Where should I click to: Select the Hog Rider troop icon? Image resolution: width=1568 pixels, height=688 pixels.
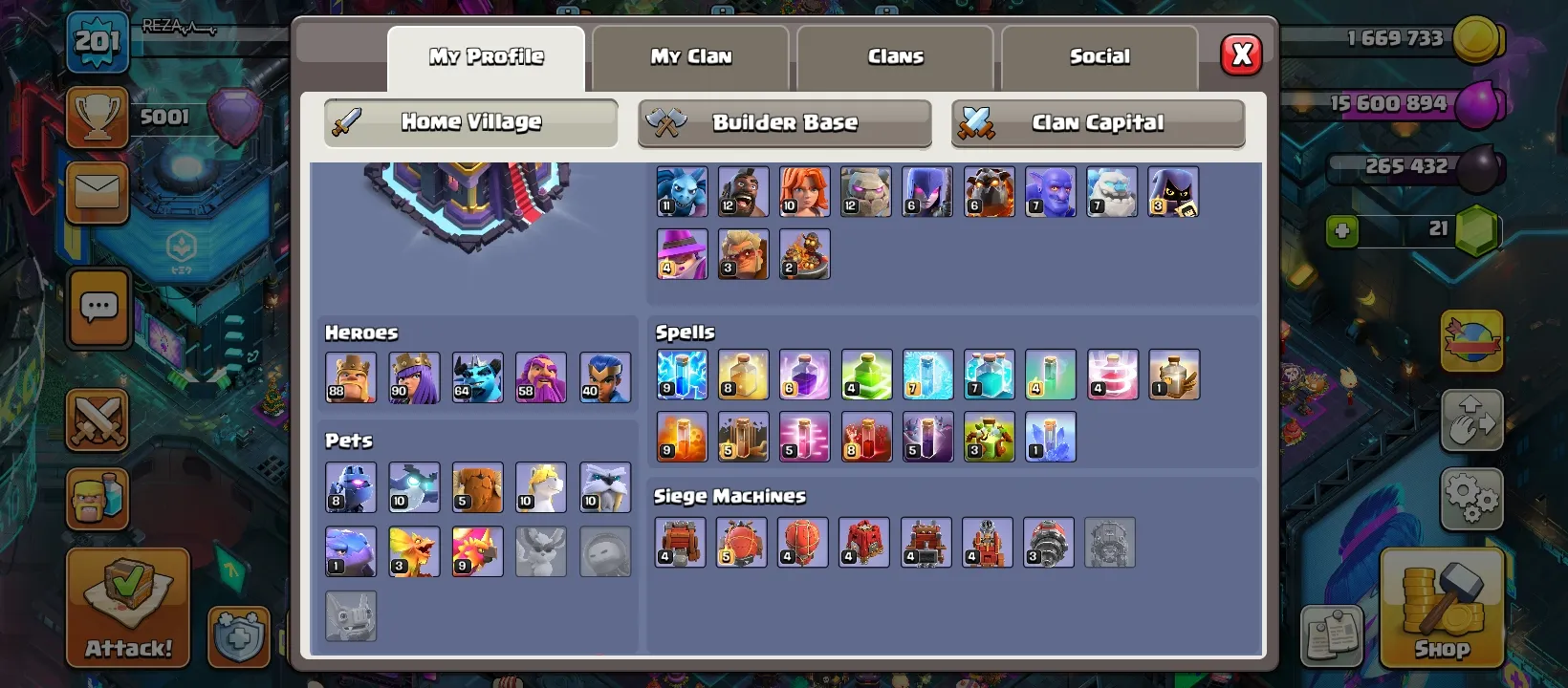[x=743, y=191]
